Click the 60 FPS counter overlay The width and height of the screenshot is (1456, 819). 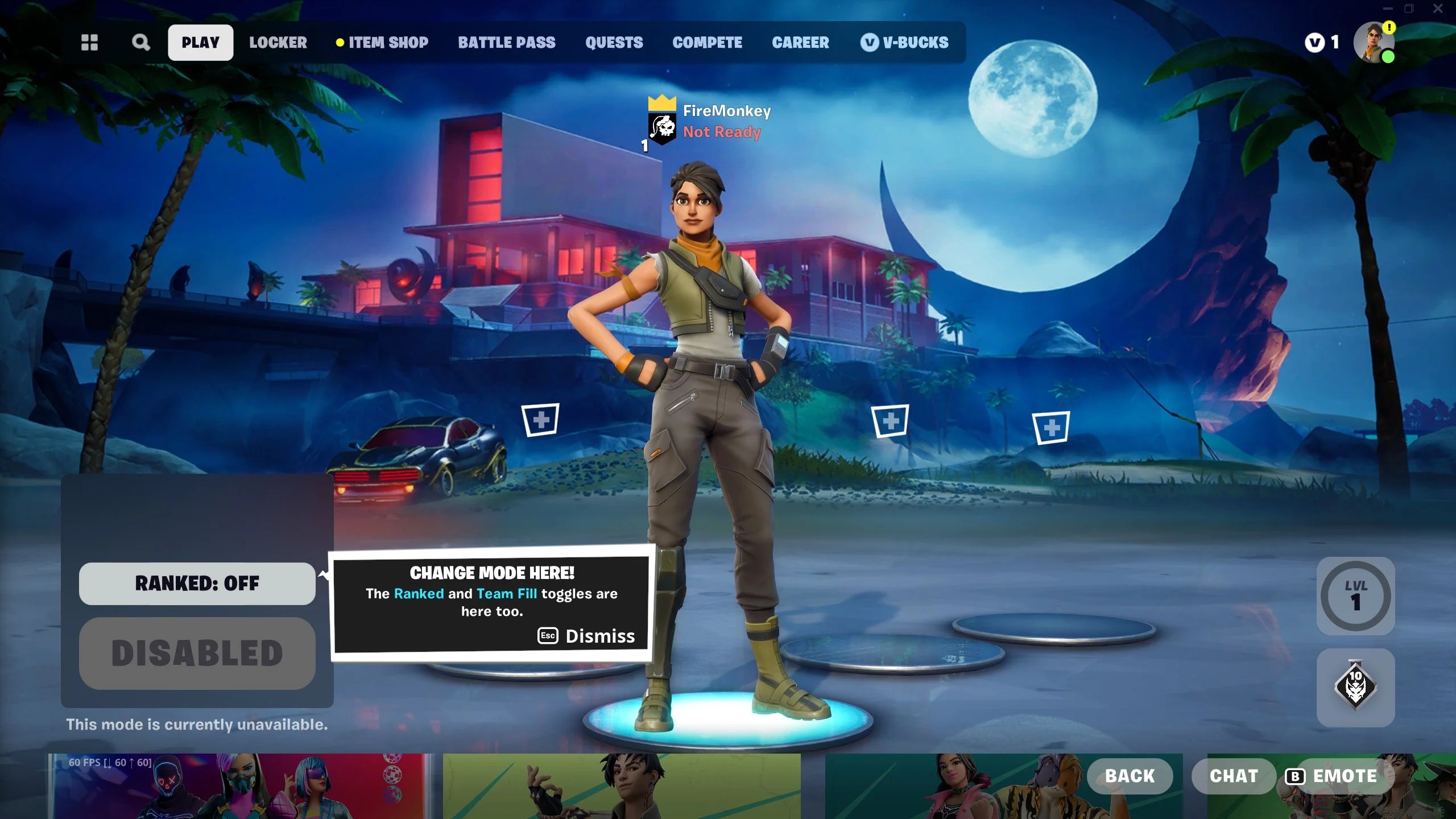click(x=109, y=761)
